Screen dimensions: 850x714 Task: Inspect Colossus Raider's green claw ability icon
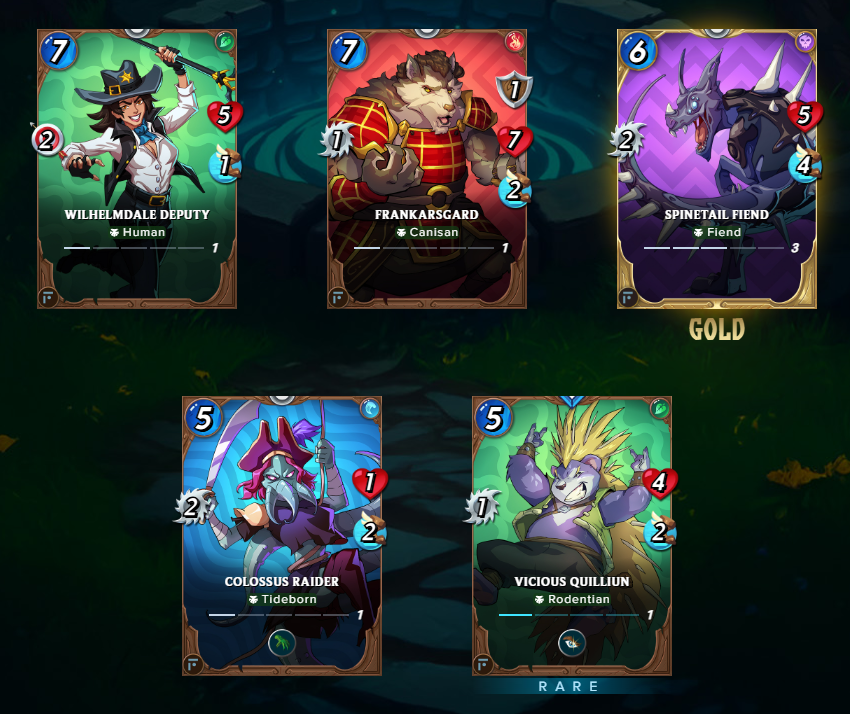click(x=282, y=642)
